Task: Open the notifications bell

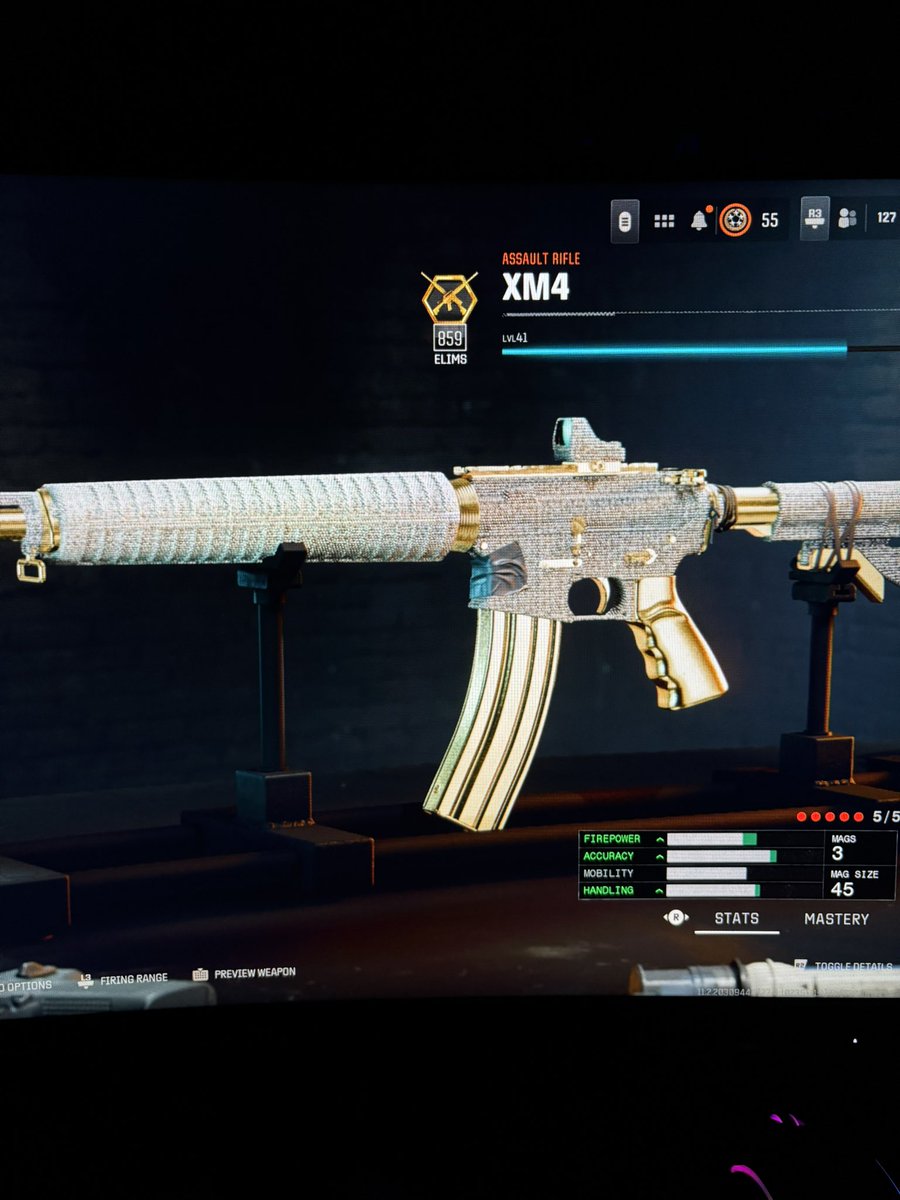Action: [x=698, y=220]
